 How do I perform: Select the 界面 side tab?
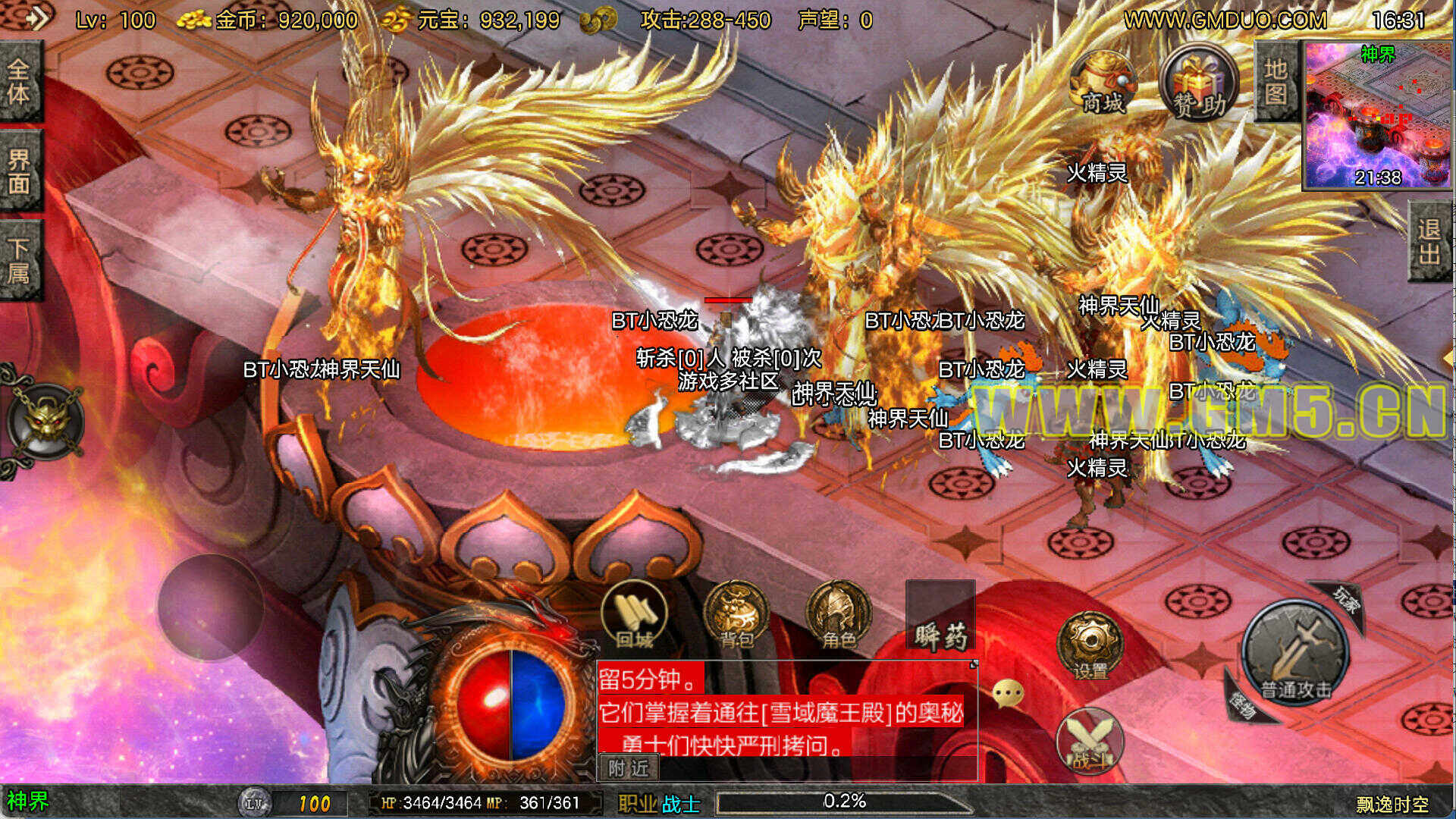coord(19,171)
